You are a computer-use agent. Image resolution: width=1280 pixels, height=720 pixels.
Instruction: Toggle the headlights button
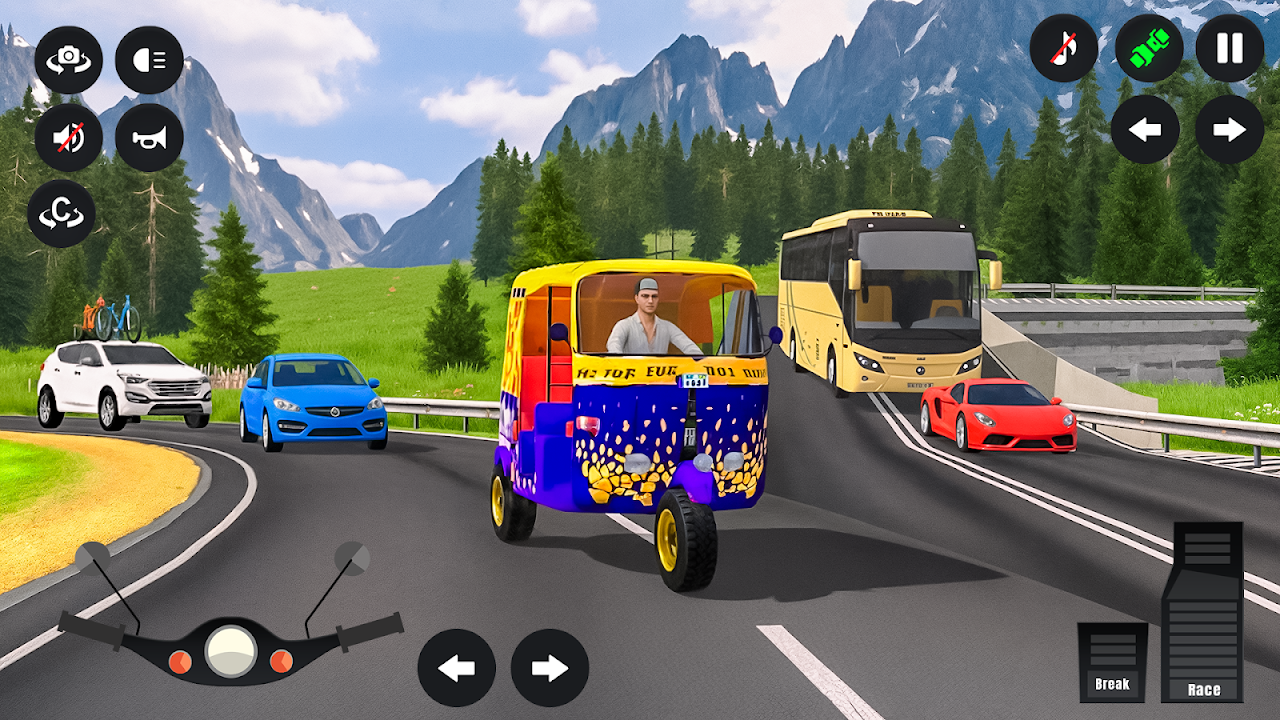(x=149, y=60)
